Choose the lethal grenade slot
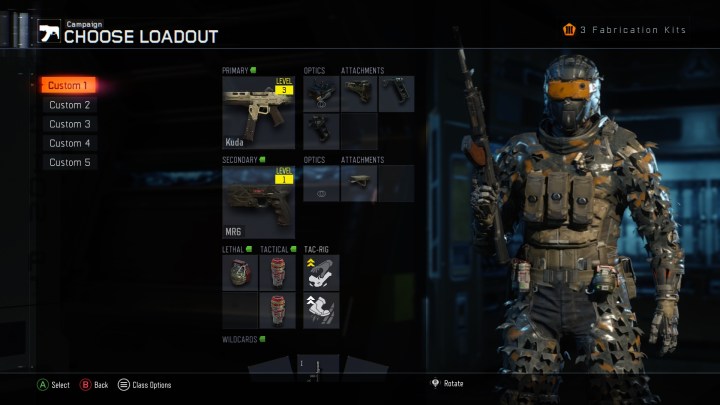The height and width of the screenshot is (405, 720). tap(240, 272)
